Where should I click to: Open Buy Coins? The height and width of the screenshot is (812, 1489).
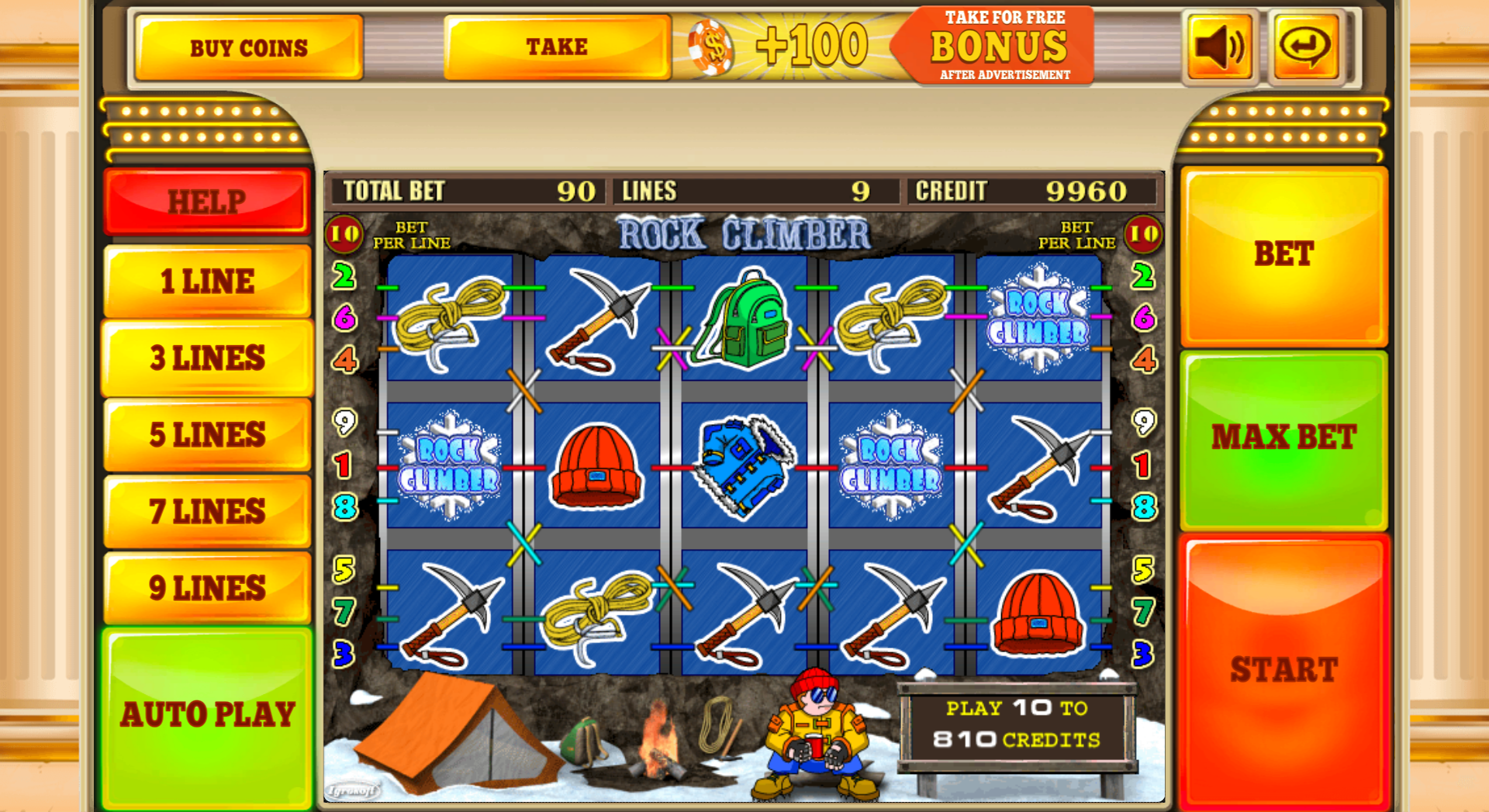(x=248, y=47)
